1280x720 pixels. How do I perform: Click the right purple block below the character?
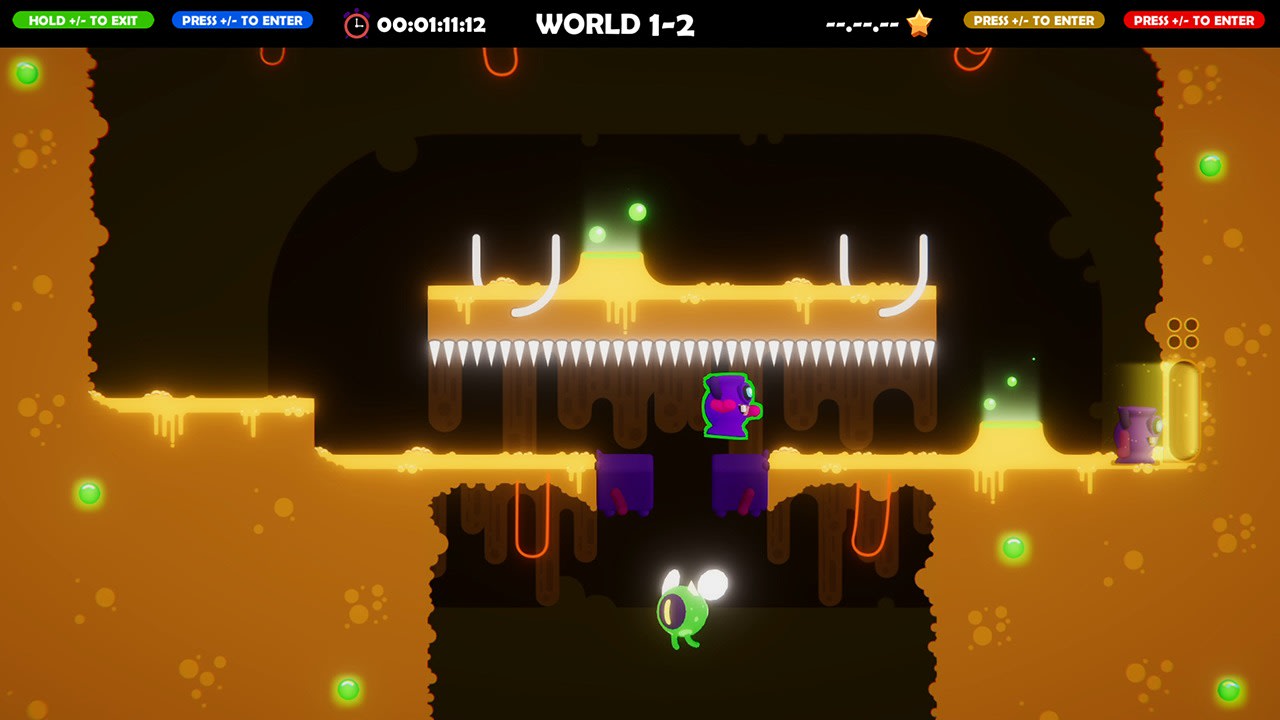740,482
